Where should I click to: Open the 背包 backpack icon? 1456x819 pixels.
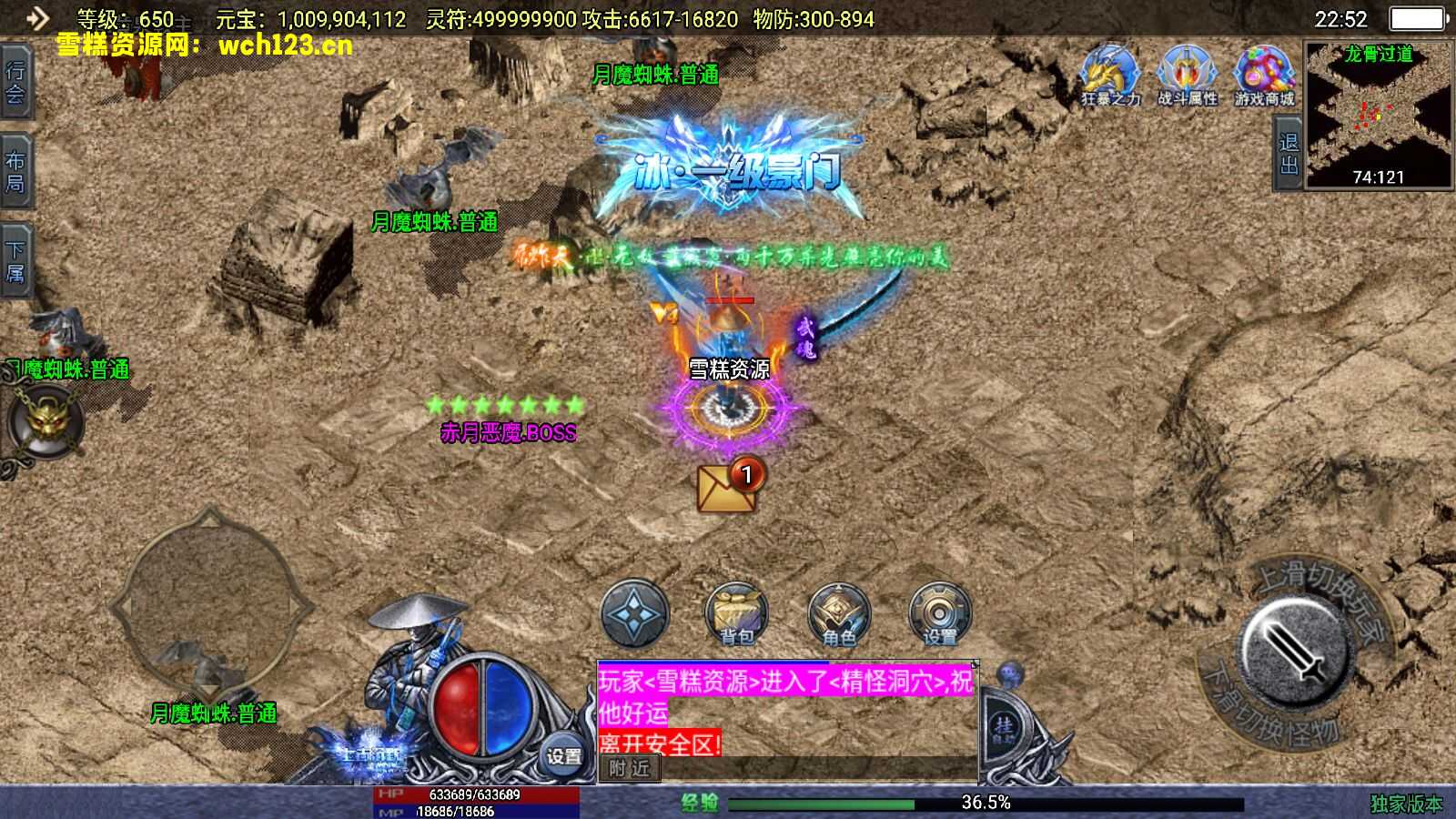[x=736, y=614]
